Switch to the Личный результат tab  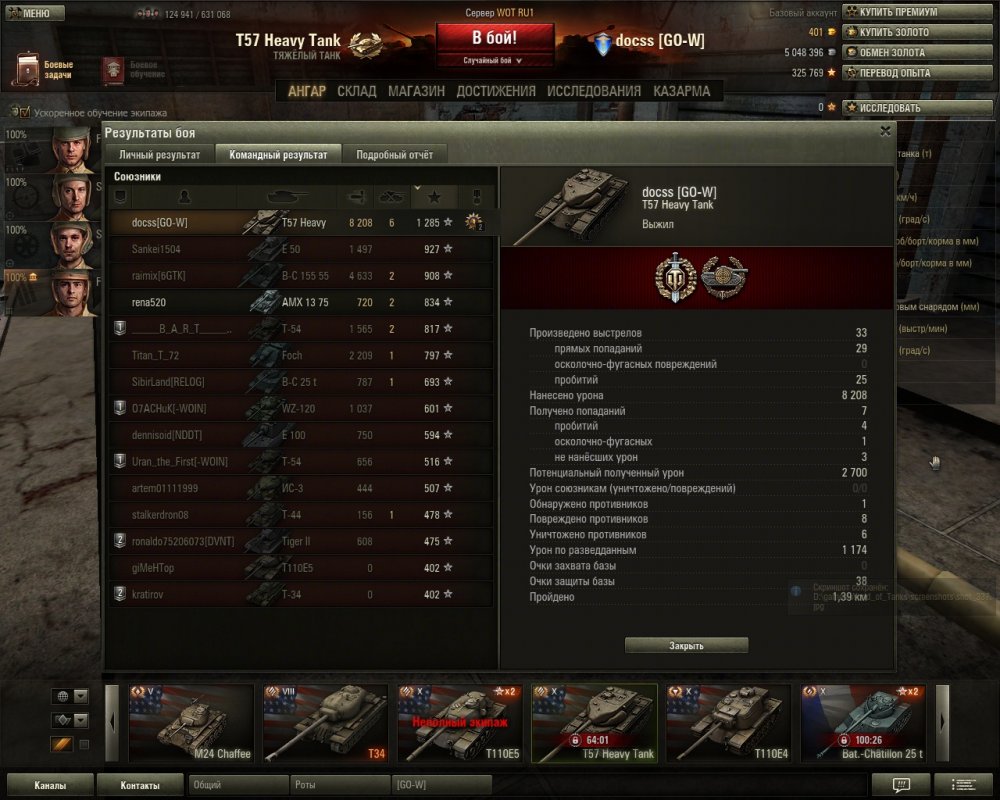tap(160, 155)
